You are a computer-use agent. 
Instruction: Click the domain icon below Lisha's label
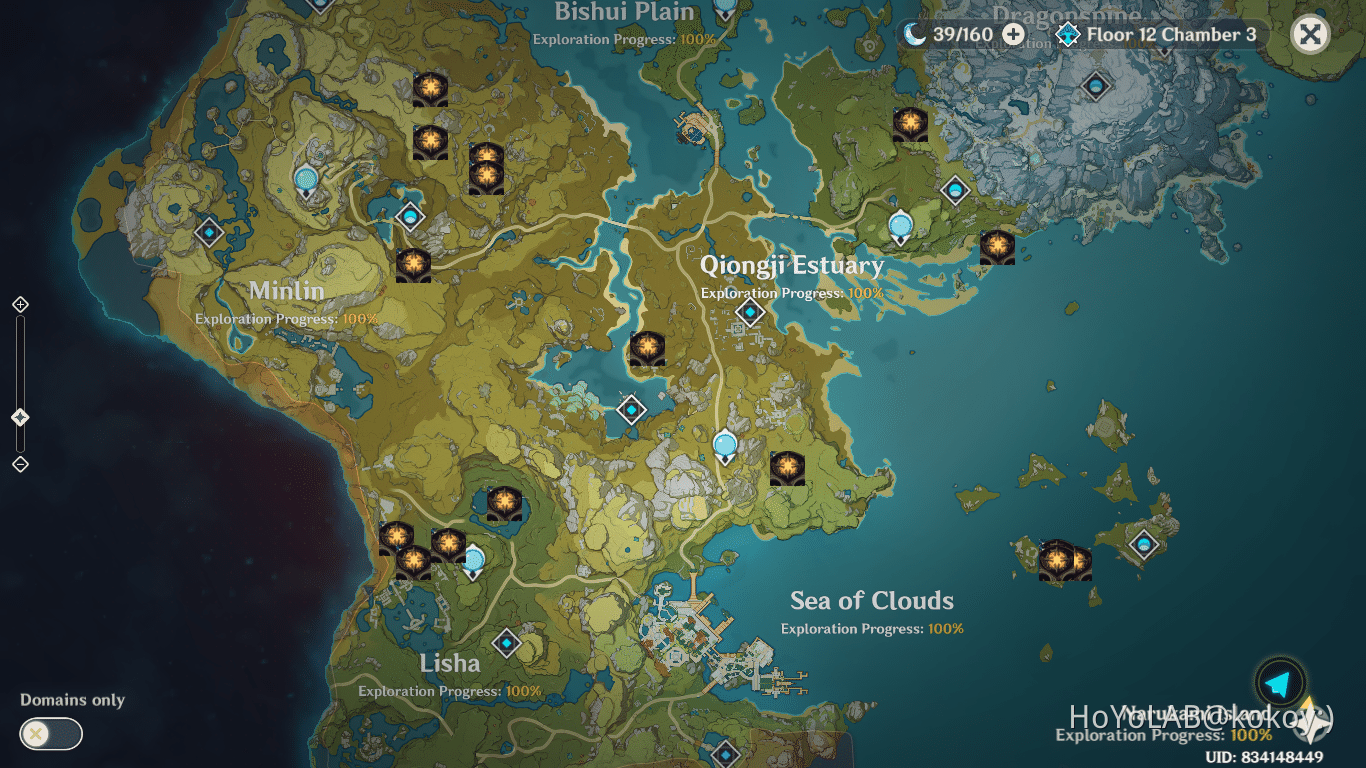coord(507,643)
